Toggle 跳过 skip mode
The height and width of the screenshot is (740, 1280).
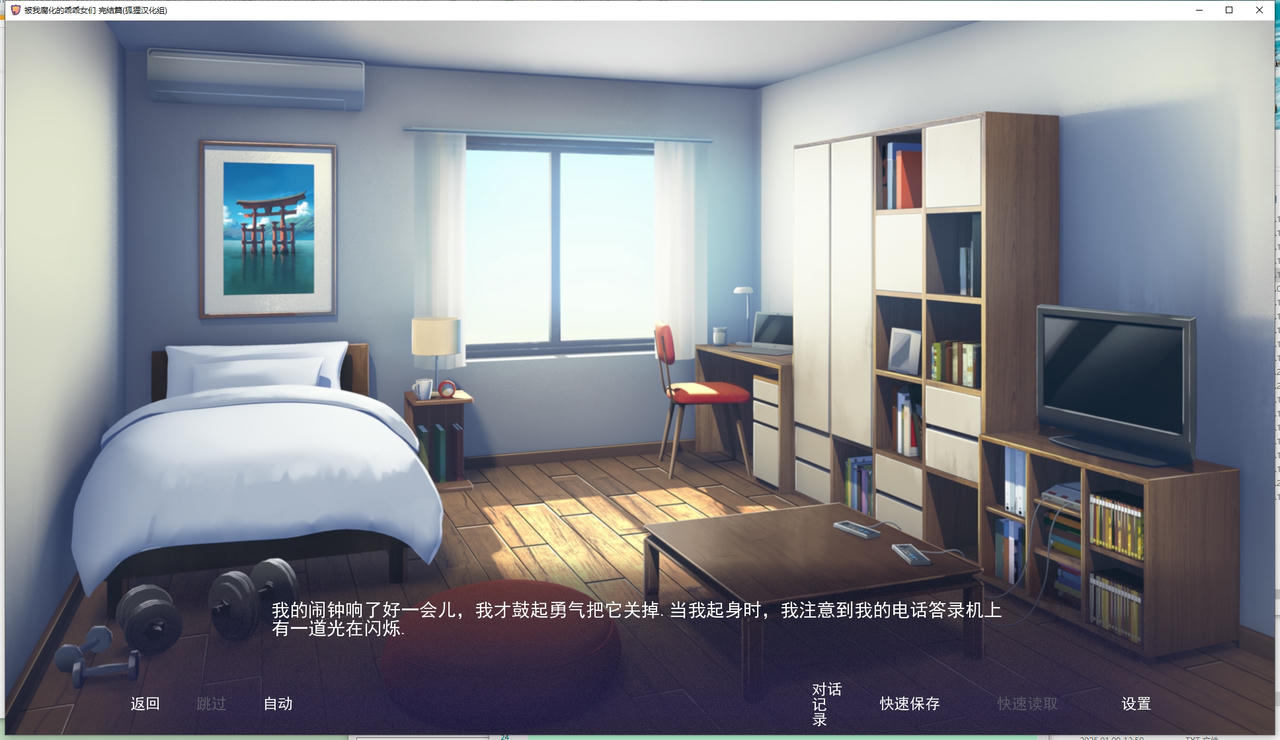click(x=211, y=704)
